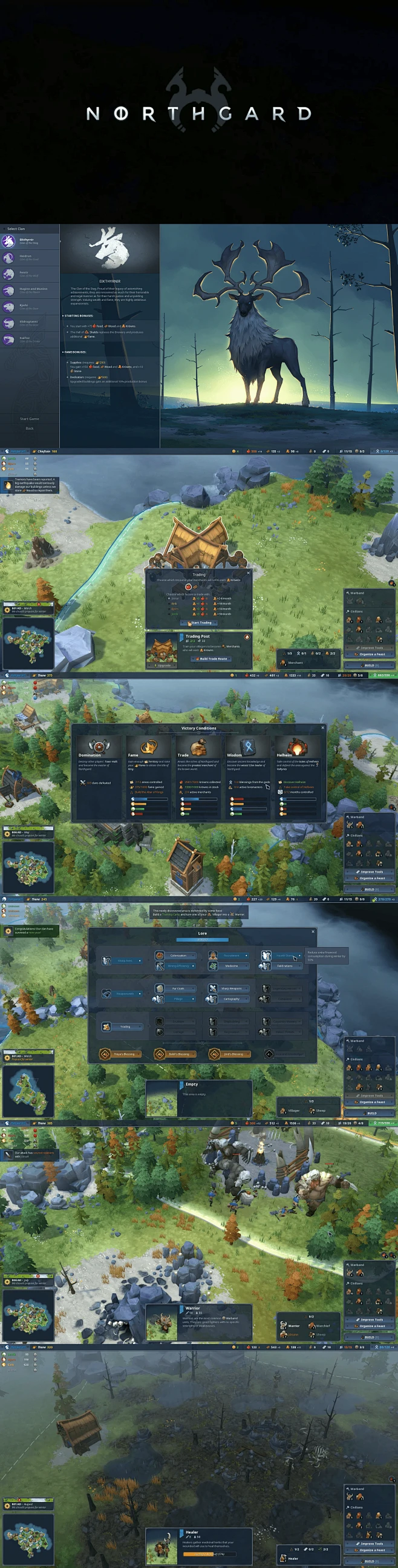398x1568 pixels.
Task: Close the Lore panel
Action: coord(313,931)
